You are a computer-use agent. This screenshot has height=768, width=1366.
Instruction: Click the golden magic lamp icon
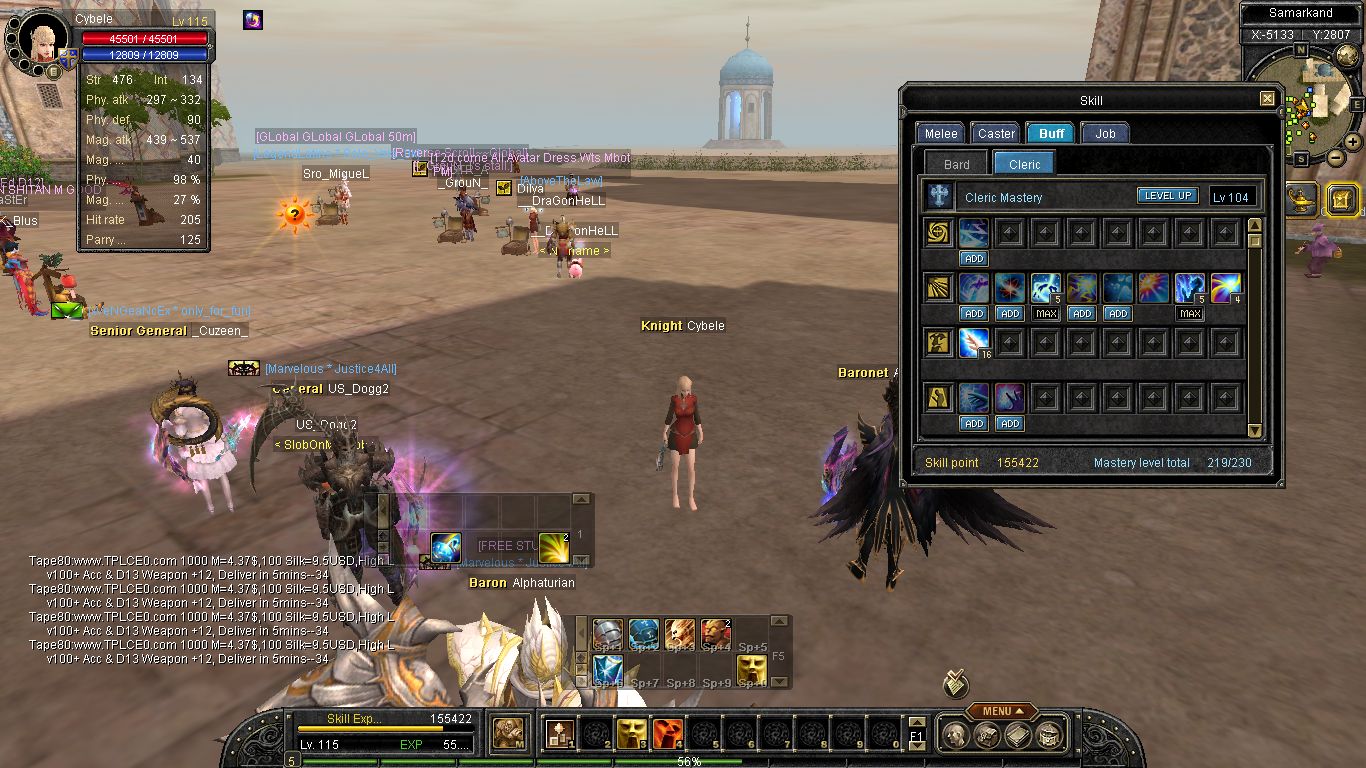(x=1302, y=198)
